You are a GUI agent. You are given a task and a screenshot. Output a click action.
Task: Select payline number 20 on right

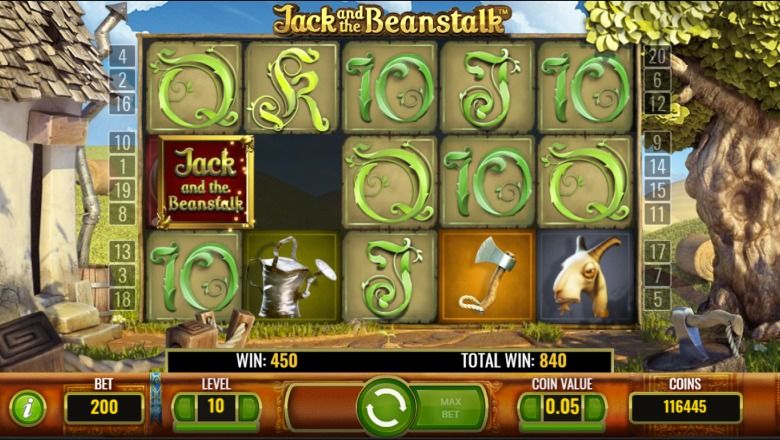click(656, 57)
